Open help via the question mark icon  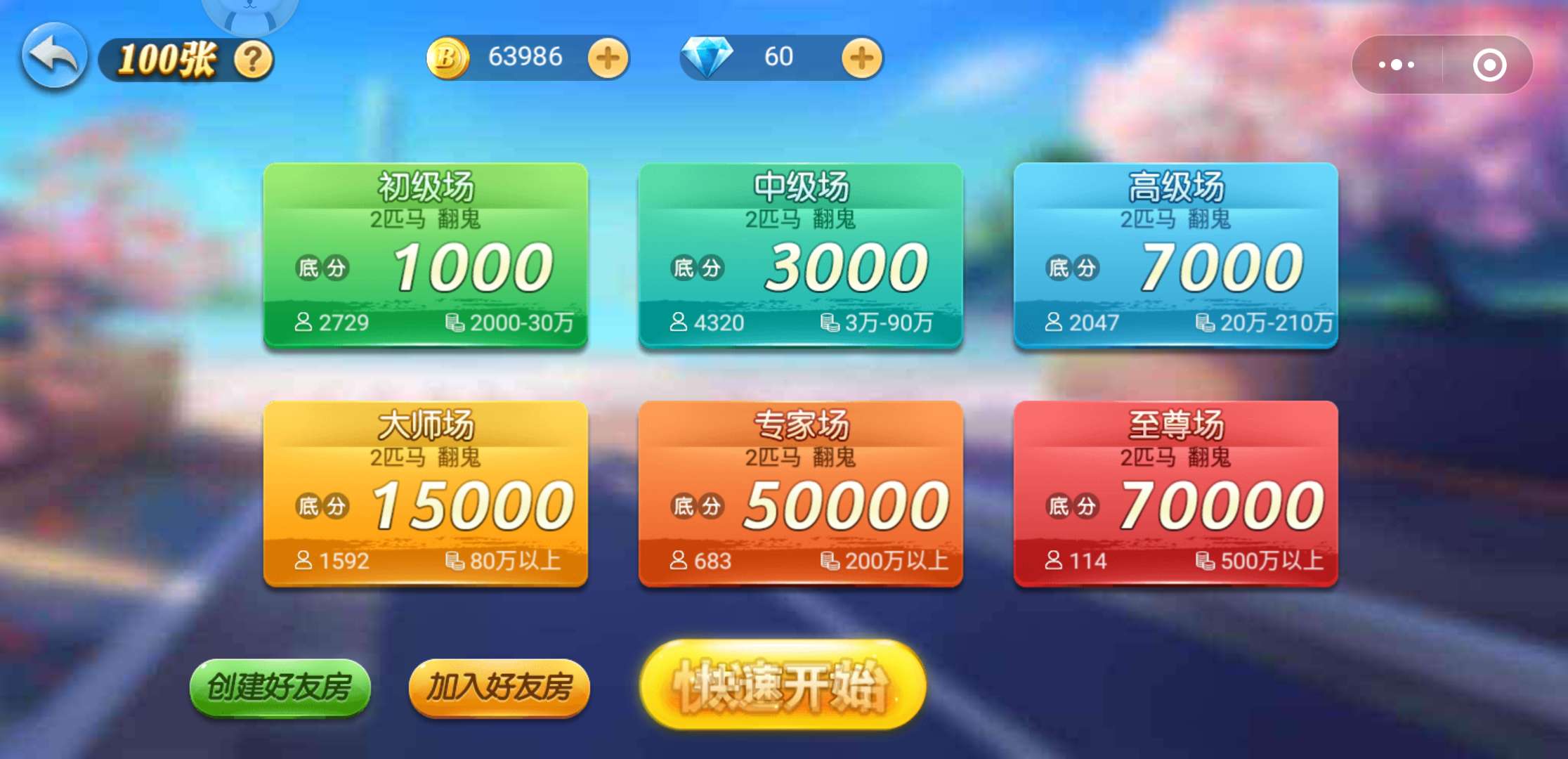[x=253, y=60]
